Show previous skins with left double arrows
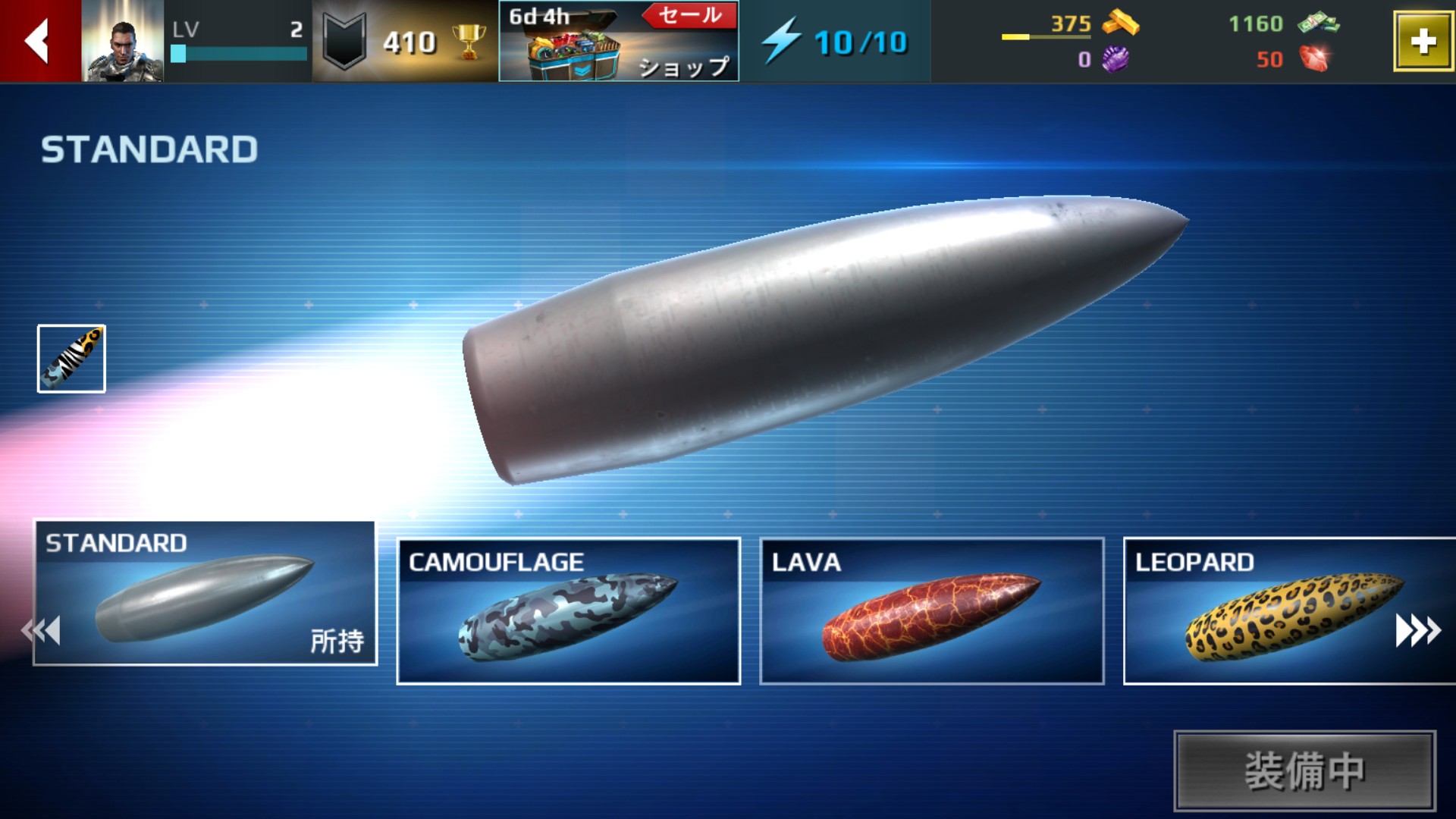Screen dimensions: 1456x819 (x=42, y=630)
